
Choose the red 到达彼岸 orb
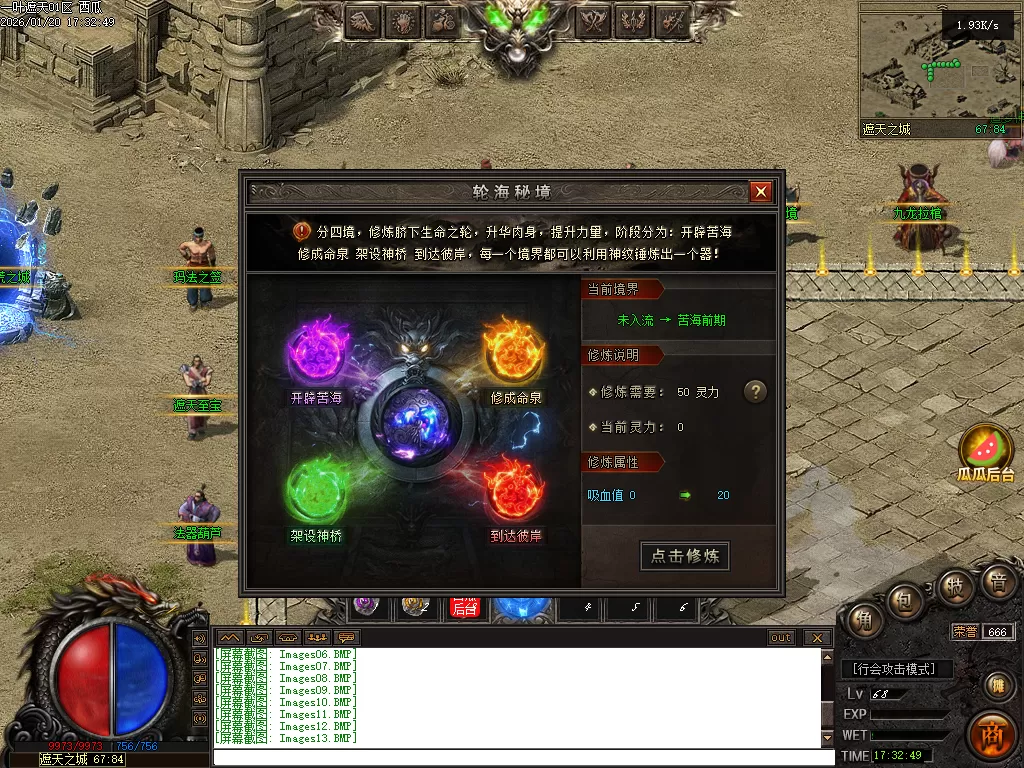point(514,490)
